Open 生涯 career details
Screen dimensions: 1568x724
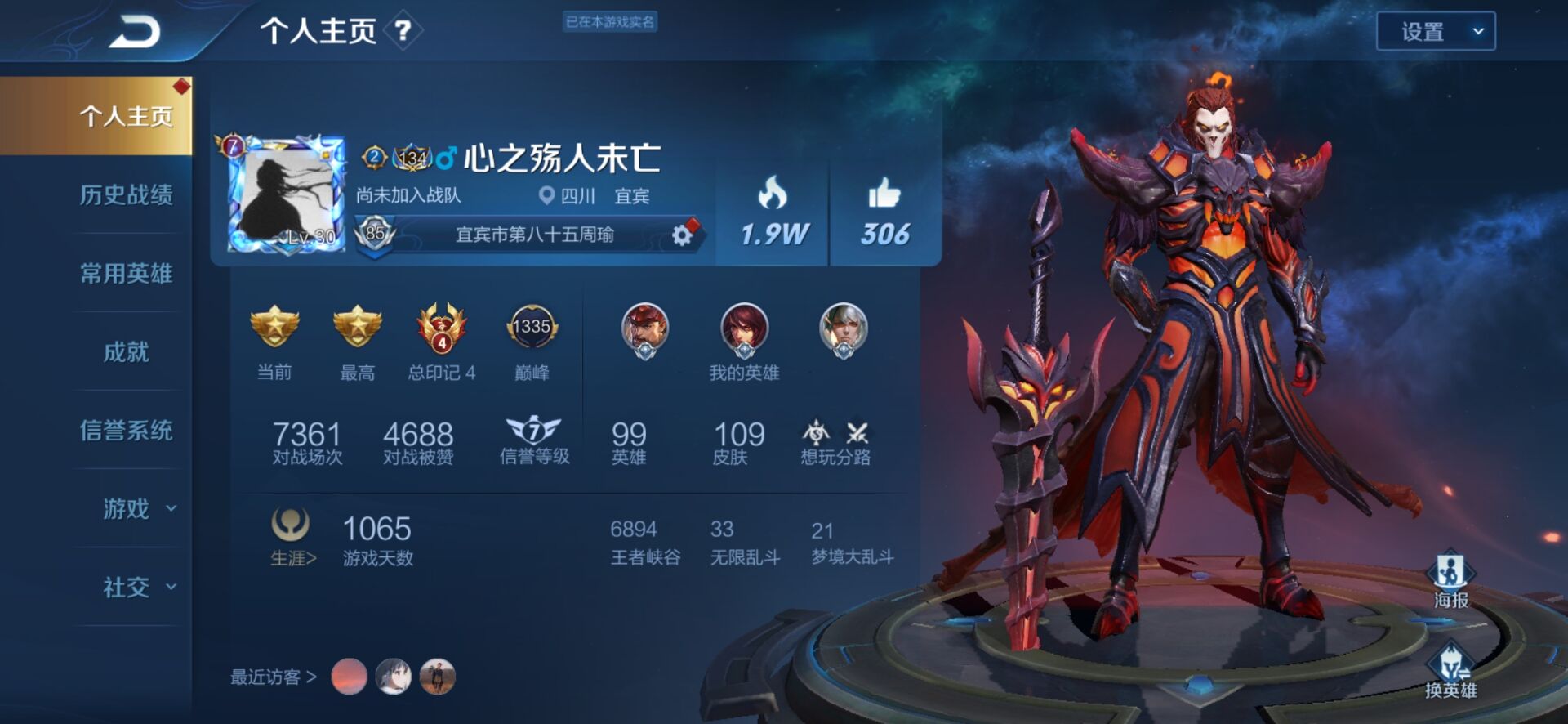(292, 536)
